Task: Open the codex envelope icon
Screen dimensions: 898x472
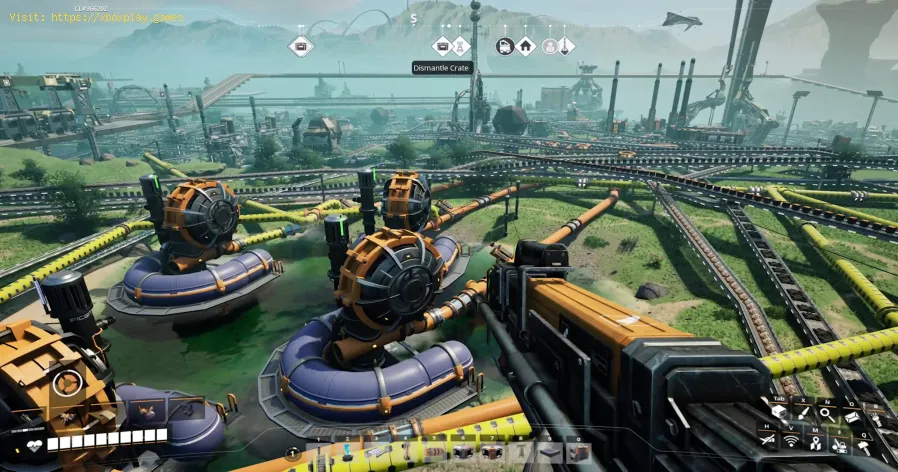Action: tap(851, 417)
